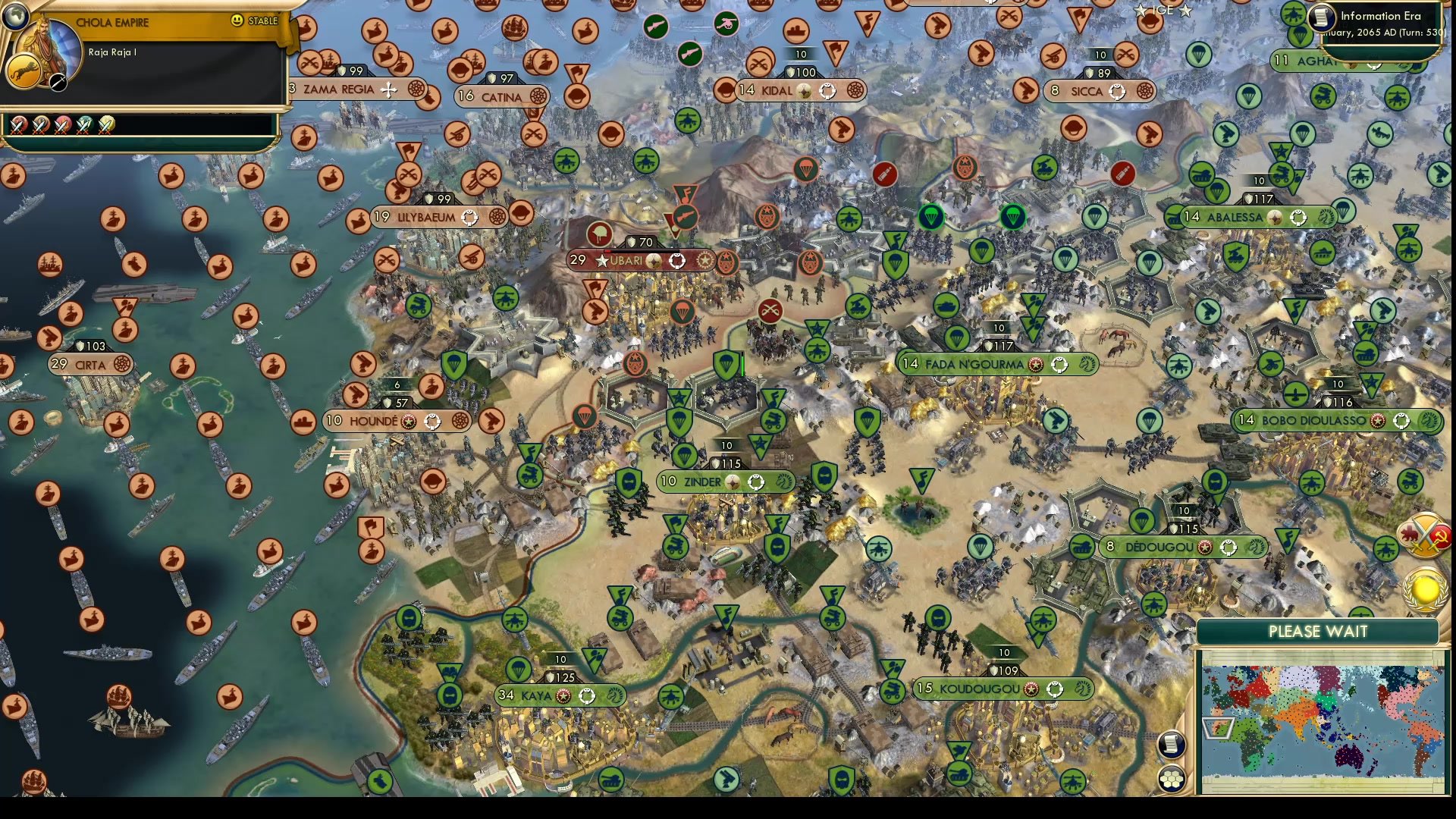Open scroll icon next to Information Era
The height and width of the screenshot is (819, 1456).
[1323, 17]
